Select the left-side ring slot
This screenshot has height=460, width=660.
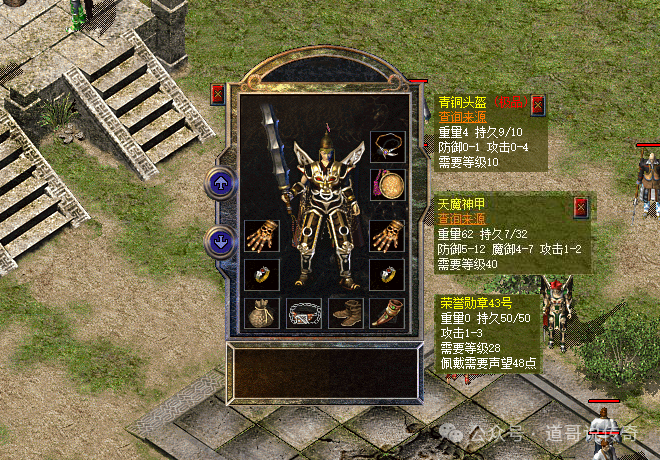(x=261, y=274)
